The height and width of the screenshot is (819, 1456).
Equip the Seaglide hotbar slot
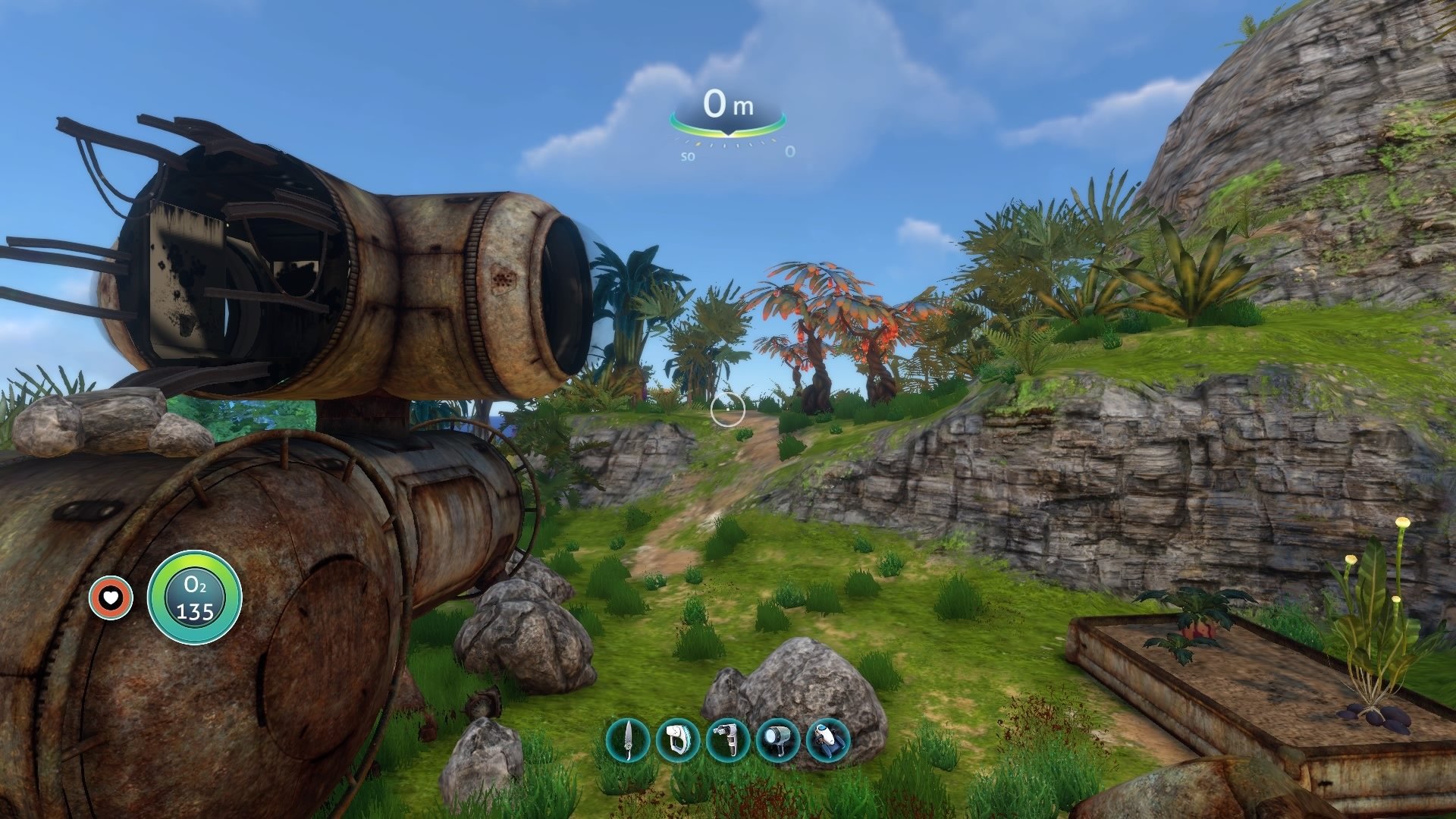coord(828,739)
